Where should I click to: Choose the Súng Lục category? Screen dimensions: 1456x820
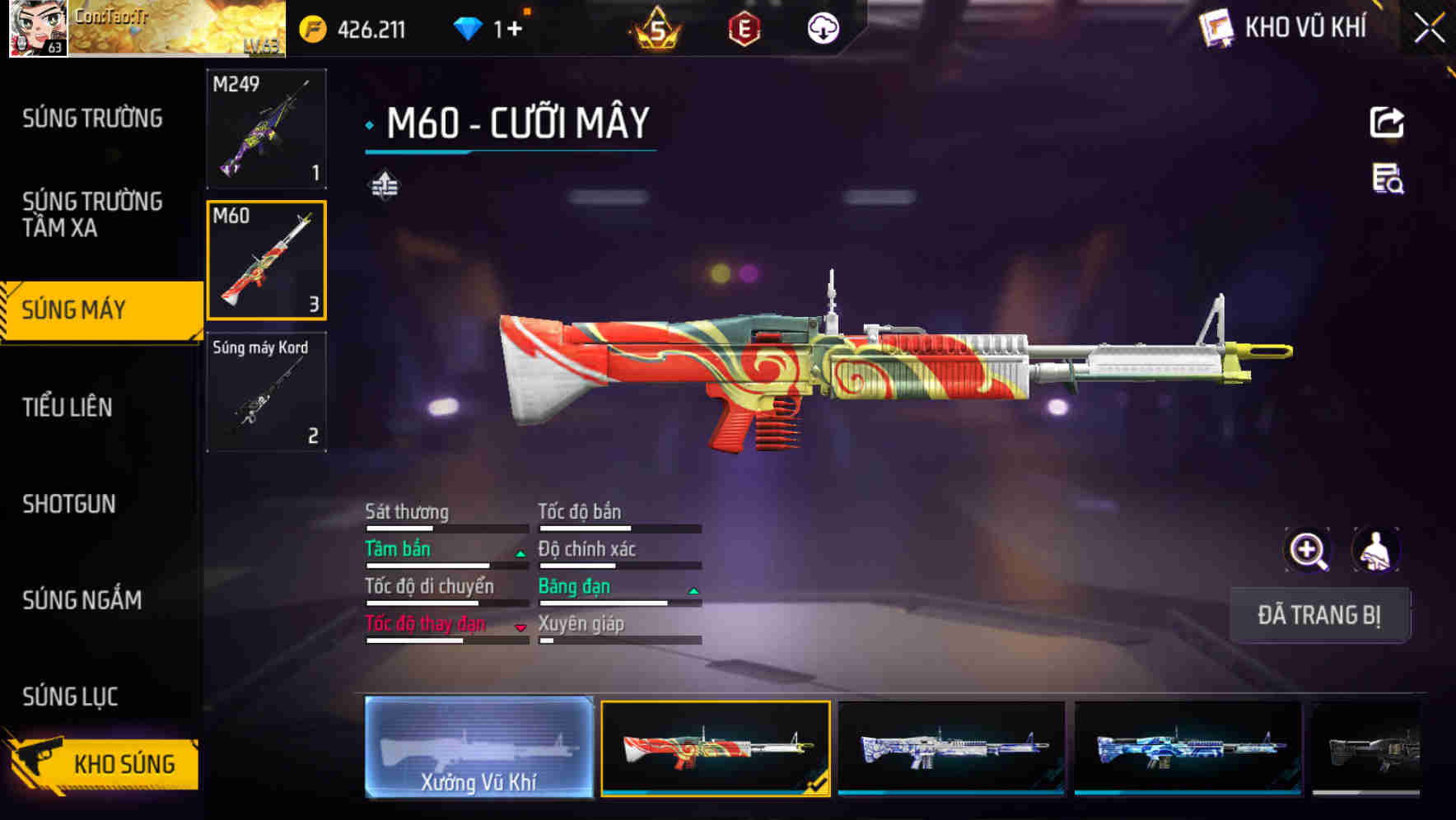point(70,697)
